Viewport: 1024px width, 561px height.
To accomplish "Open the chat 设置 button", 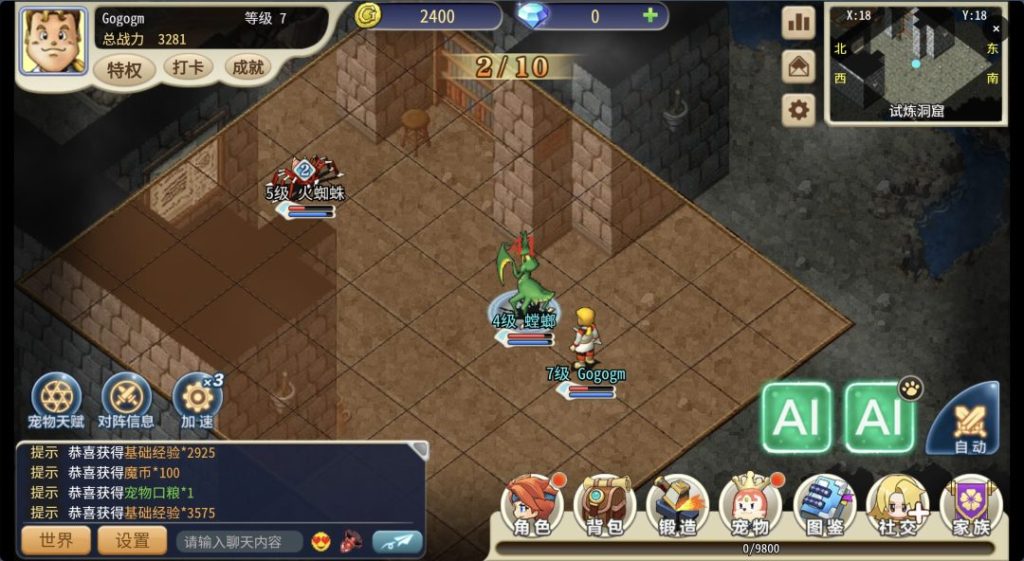I will point(133,541).
